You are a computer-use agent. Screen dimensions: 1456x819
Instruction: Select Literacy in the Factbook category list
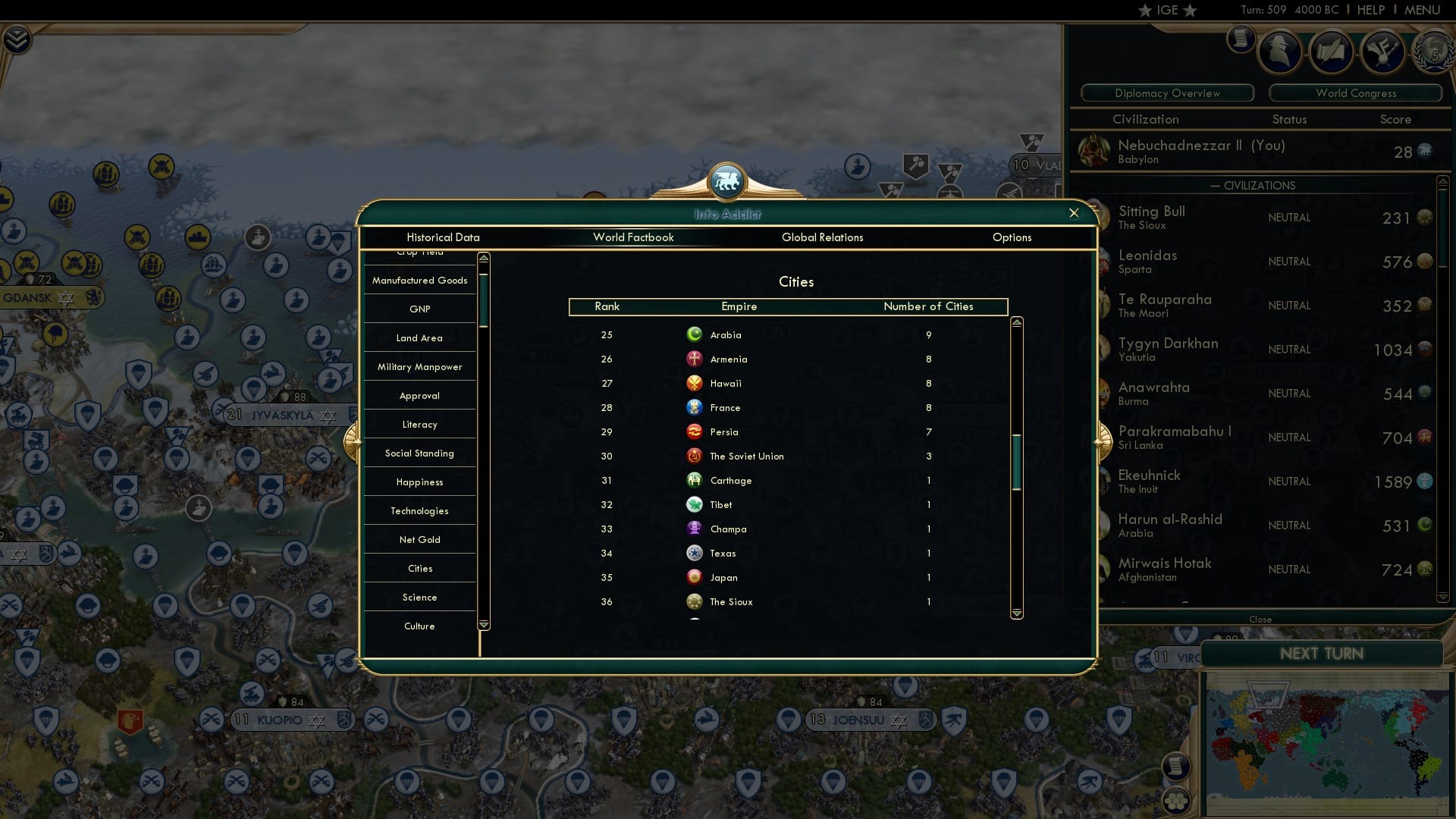click(x=419, y=424)
